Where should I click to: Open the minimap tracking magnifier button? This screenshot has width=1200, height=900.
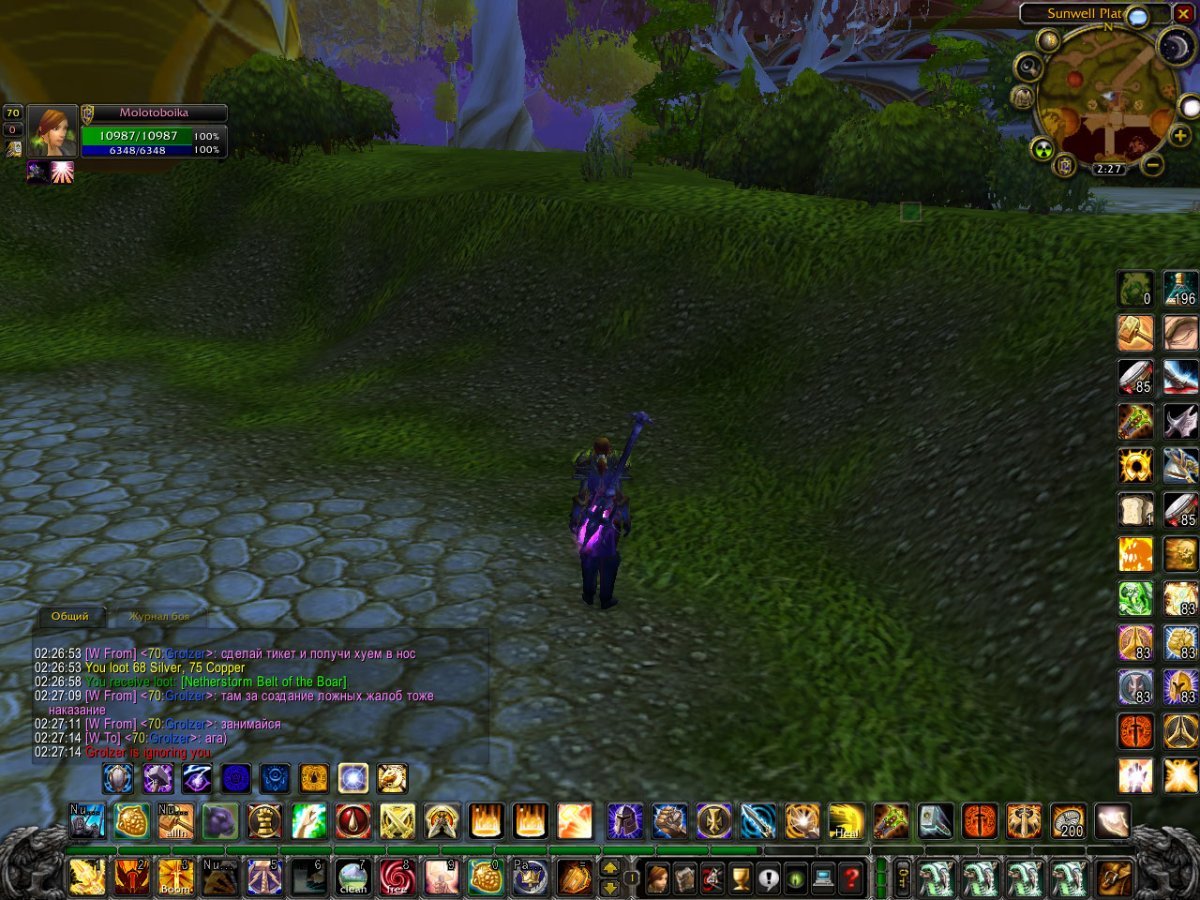(x=1027, y=67)
